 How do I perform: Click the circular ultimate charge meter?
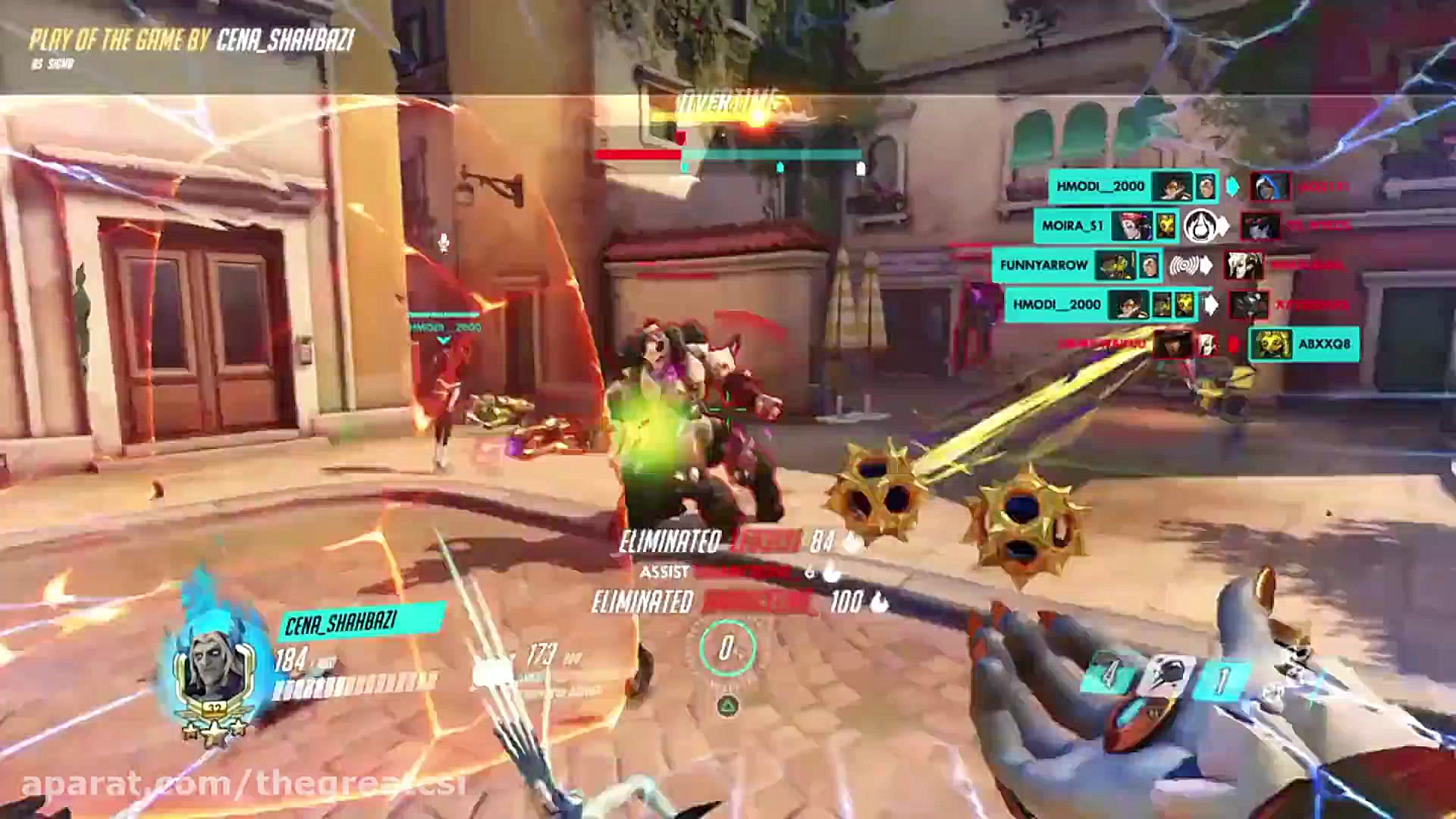(x=727, y=648)
